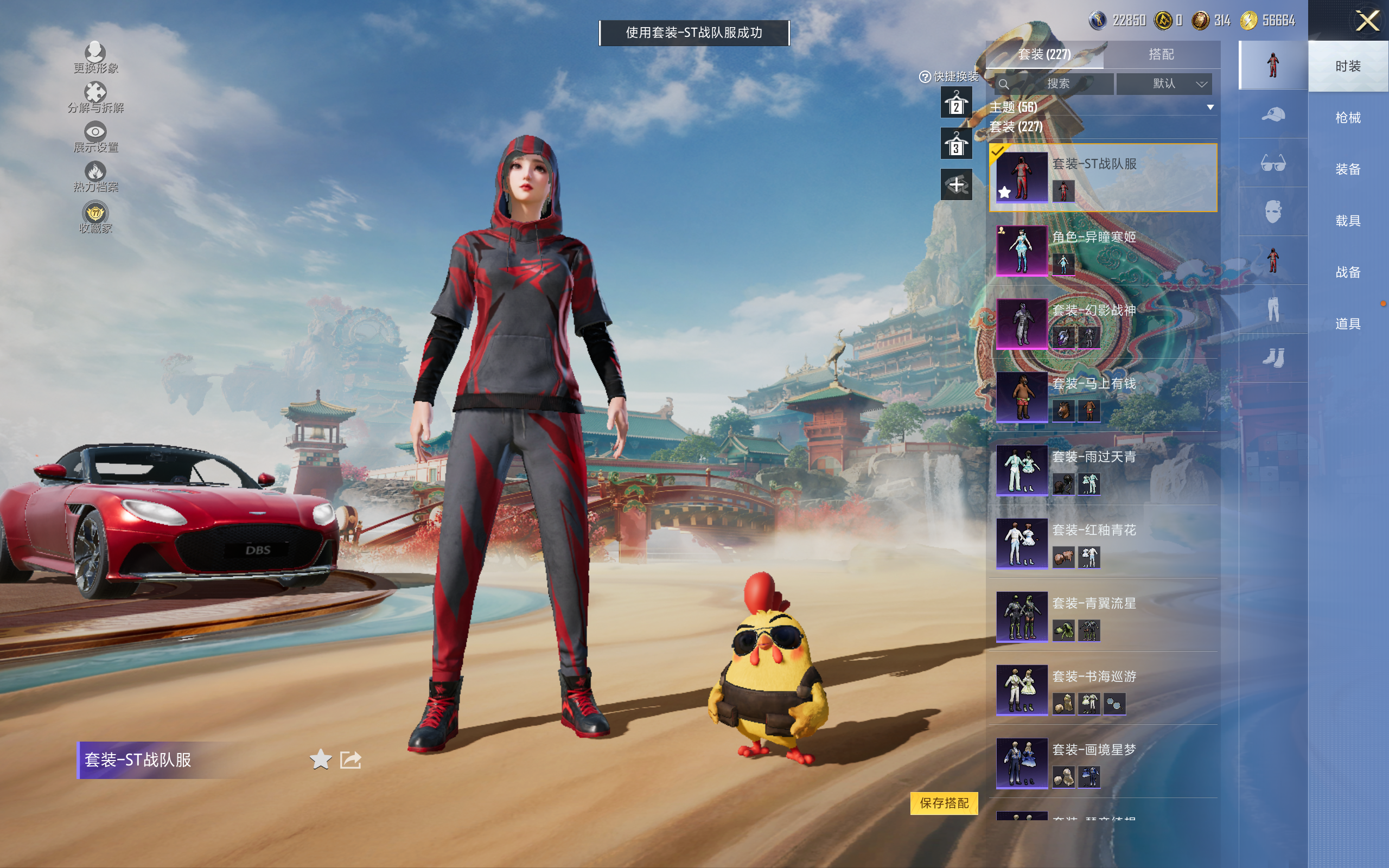Switch to the 搭配 tab
This screenshot has height=868, width=1389.
(1161, 55)
